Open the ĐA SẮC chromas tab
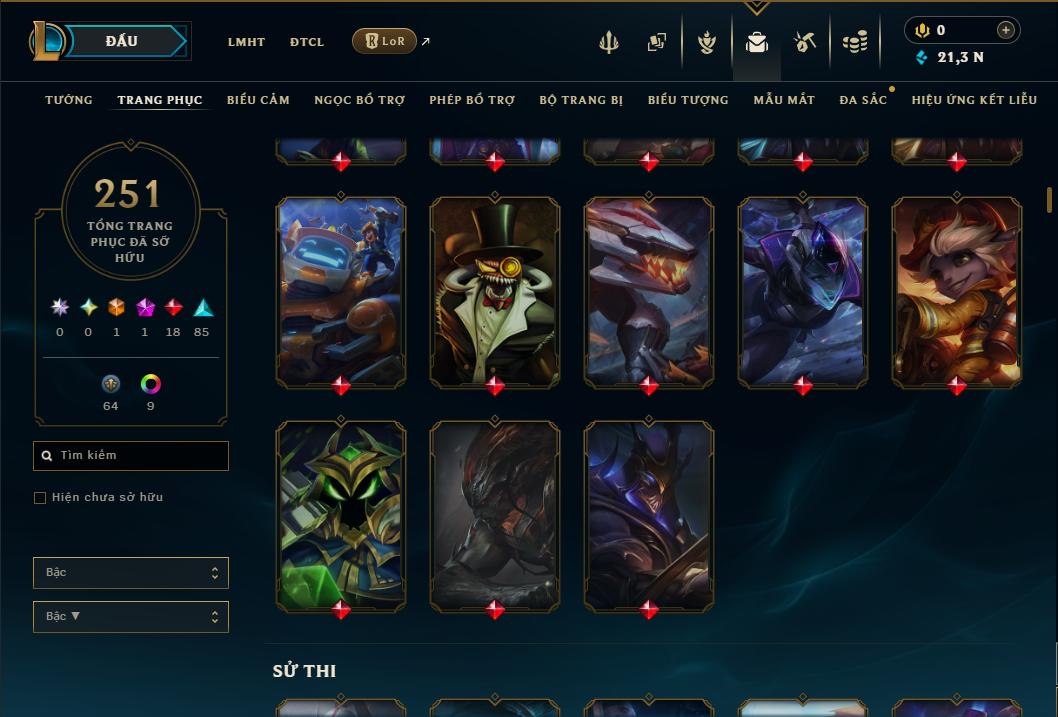The height and width of the screenshot is (717, 1058). [863, 100]
